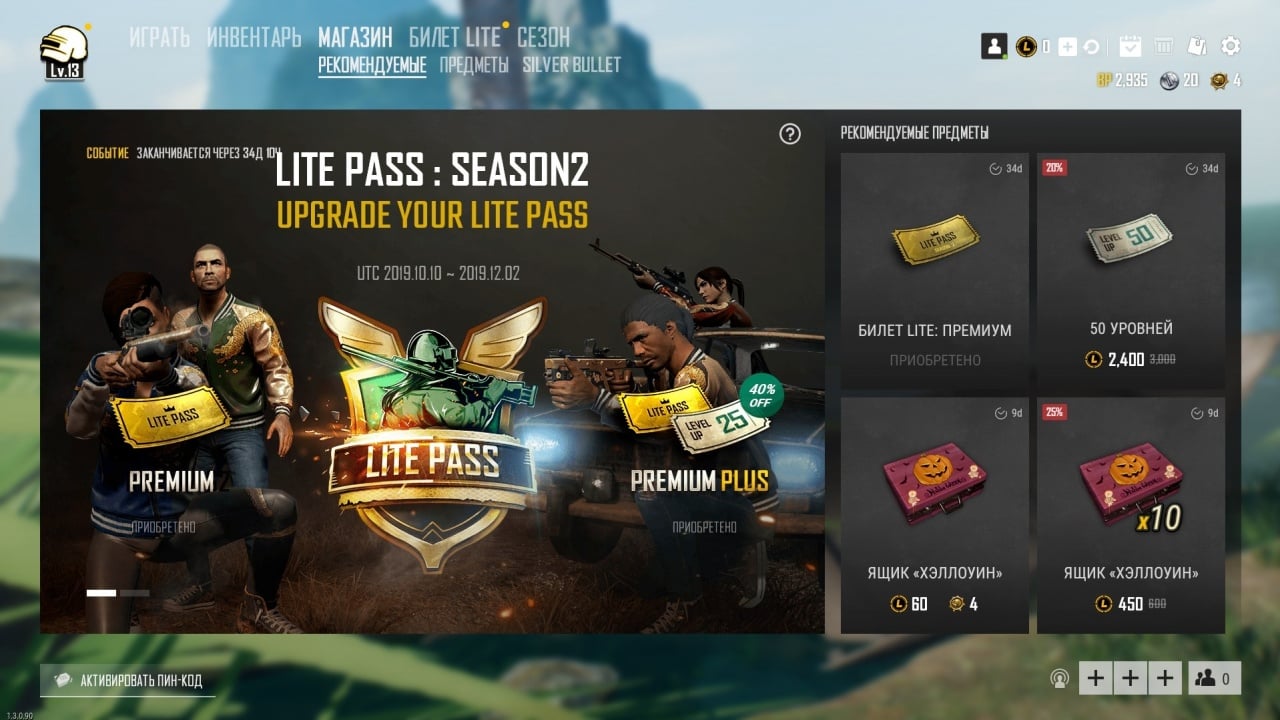The height and width of the screenshot is (720, 1280).
Task: Show the РЕКОМЕНДУЕМЫЕ shop tab
Action: coord(372,65)
